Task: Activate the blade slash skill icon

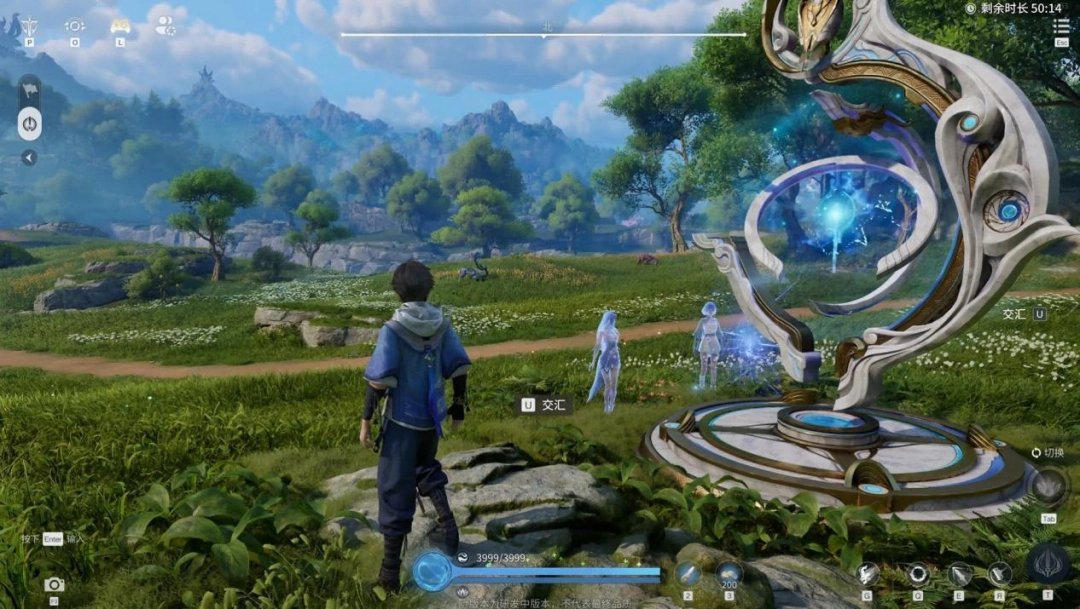Action: point(960,573)
